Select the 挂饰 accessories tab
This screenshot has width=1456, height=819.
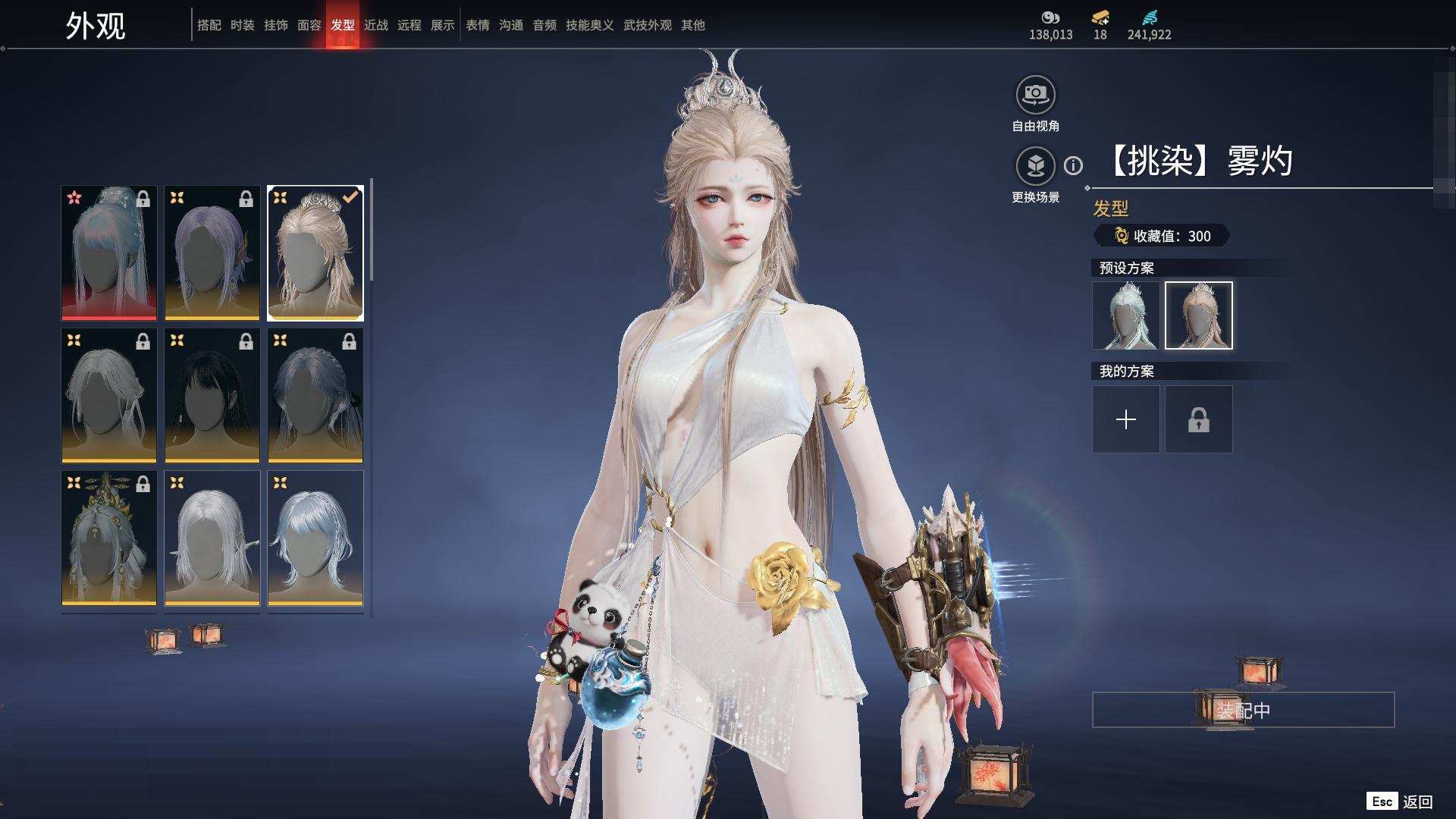(275, 25)
